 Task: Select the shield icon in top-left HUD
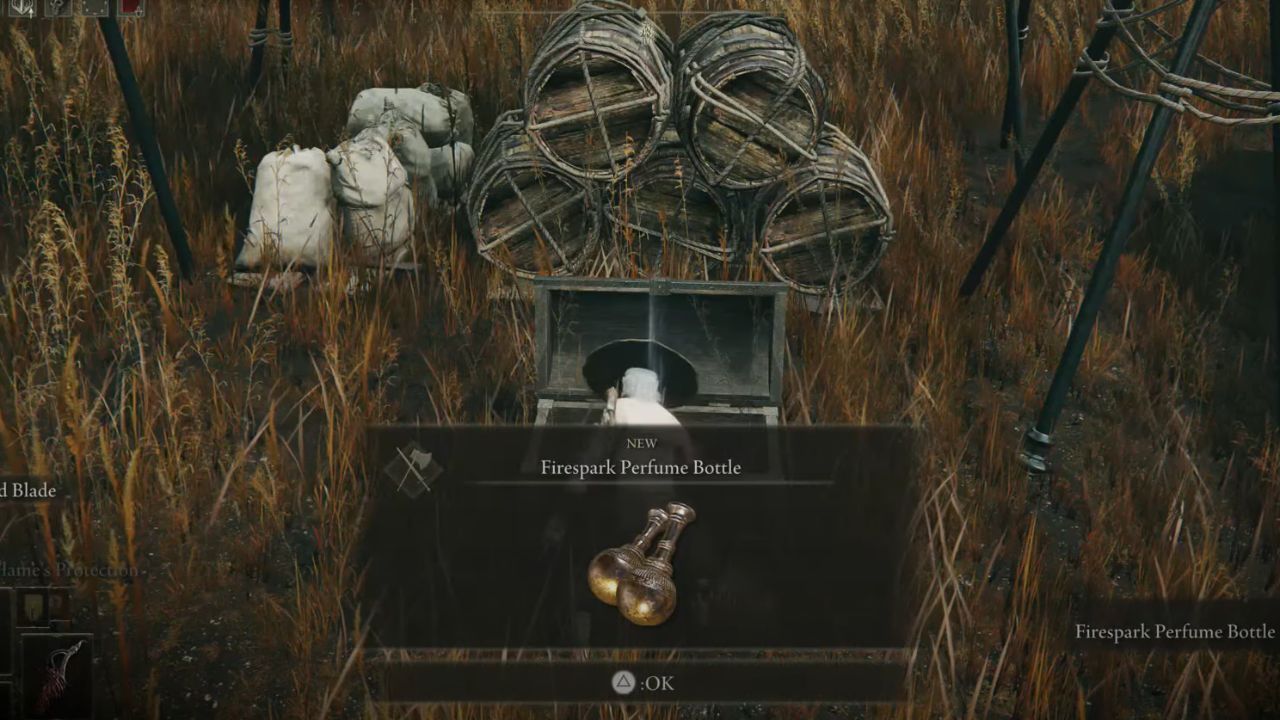pyautogui.click(x=20, y=7)
